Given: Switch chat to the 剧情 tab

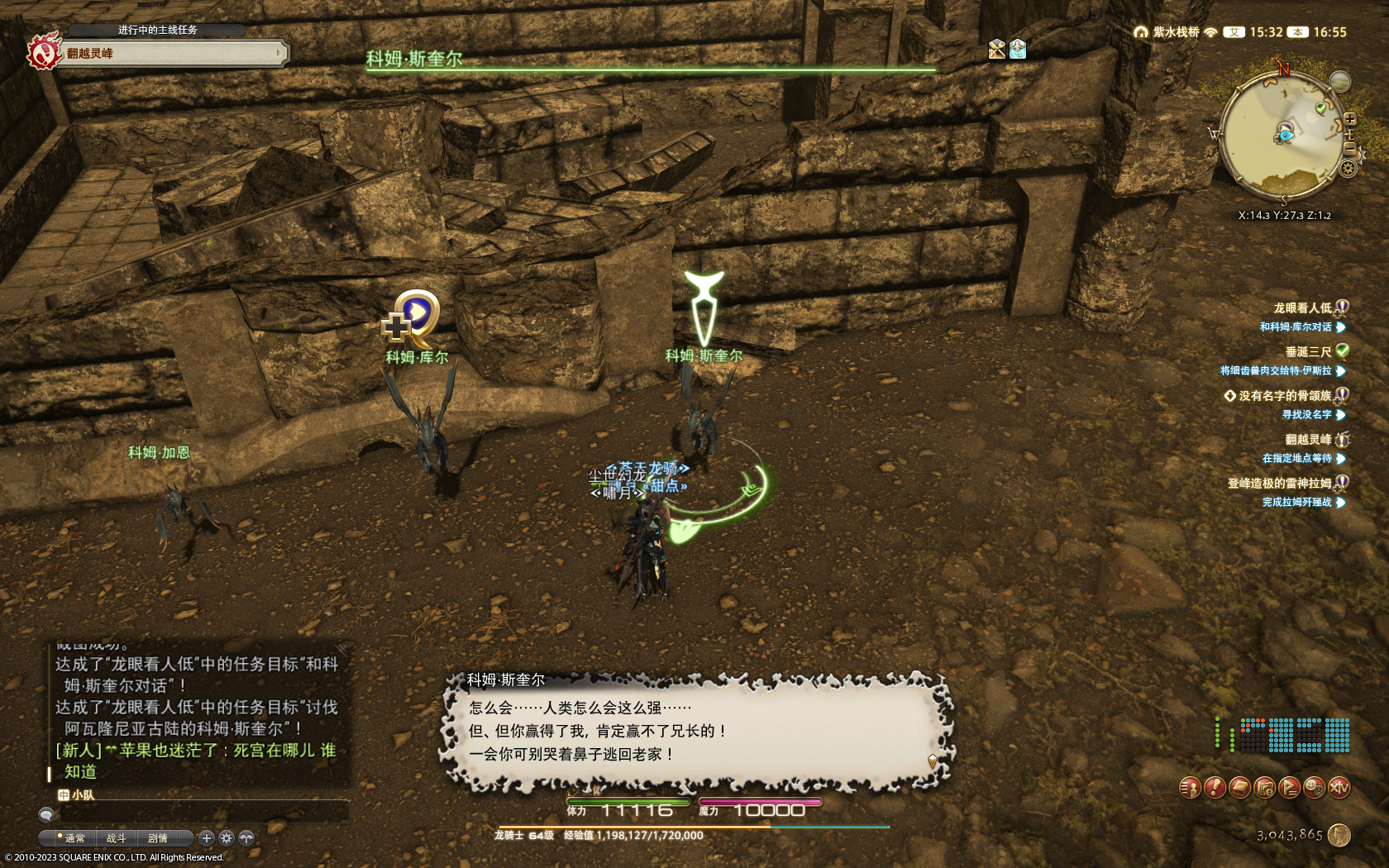Looking at the screenshot, I should tap(157, 838).
